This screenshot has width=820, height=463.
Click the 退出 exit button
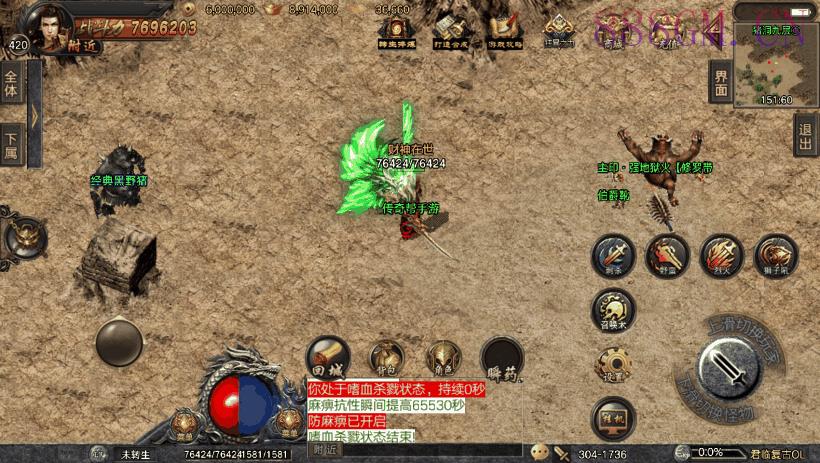click(x=805, y=134)
